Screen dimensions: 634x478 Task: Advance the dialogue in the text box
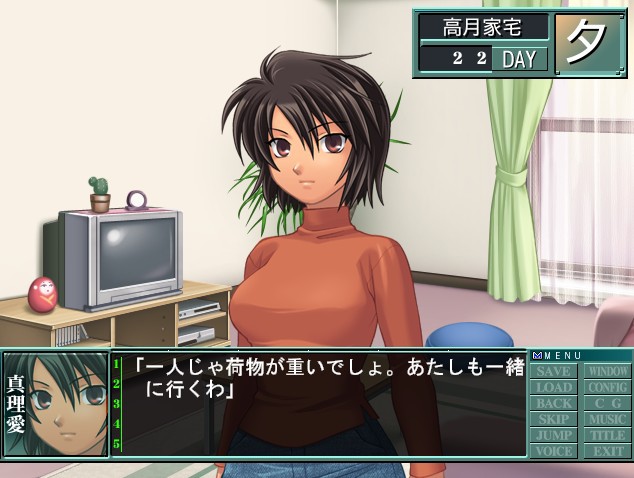click(320, 410)
